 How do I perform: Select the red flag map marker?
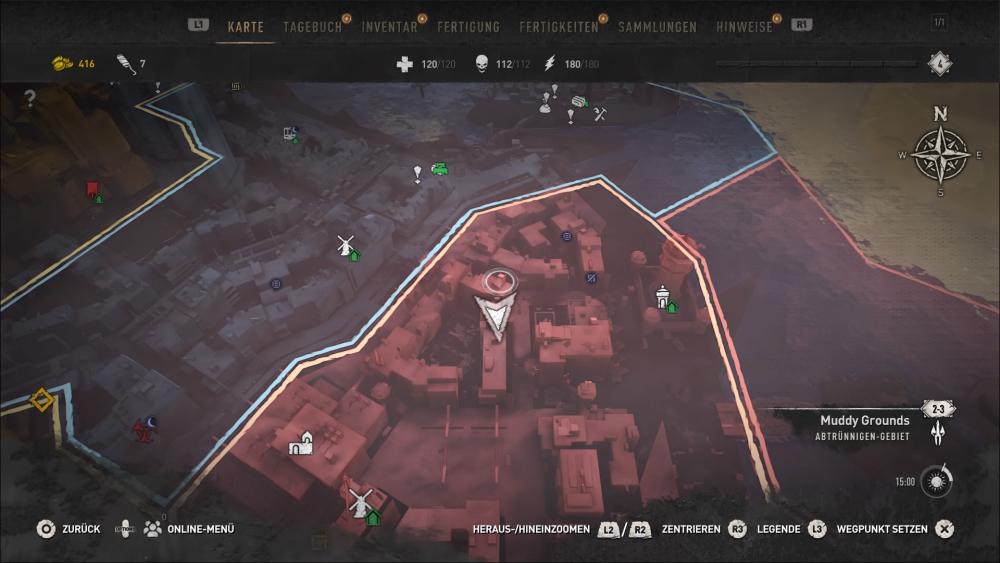pos(92,187)
